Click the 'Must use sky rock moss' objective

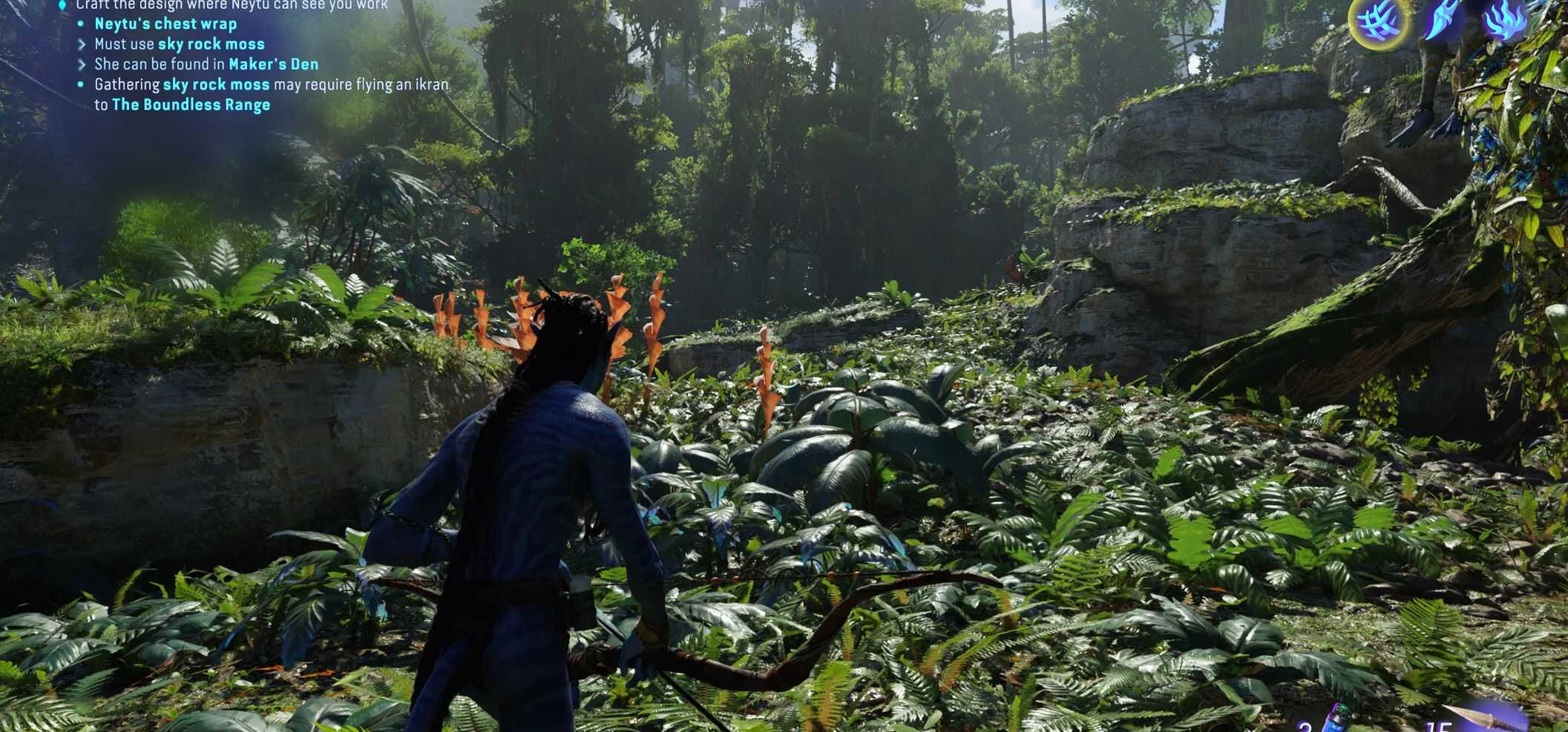179,44
